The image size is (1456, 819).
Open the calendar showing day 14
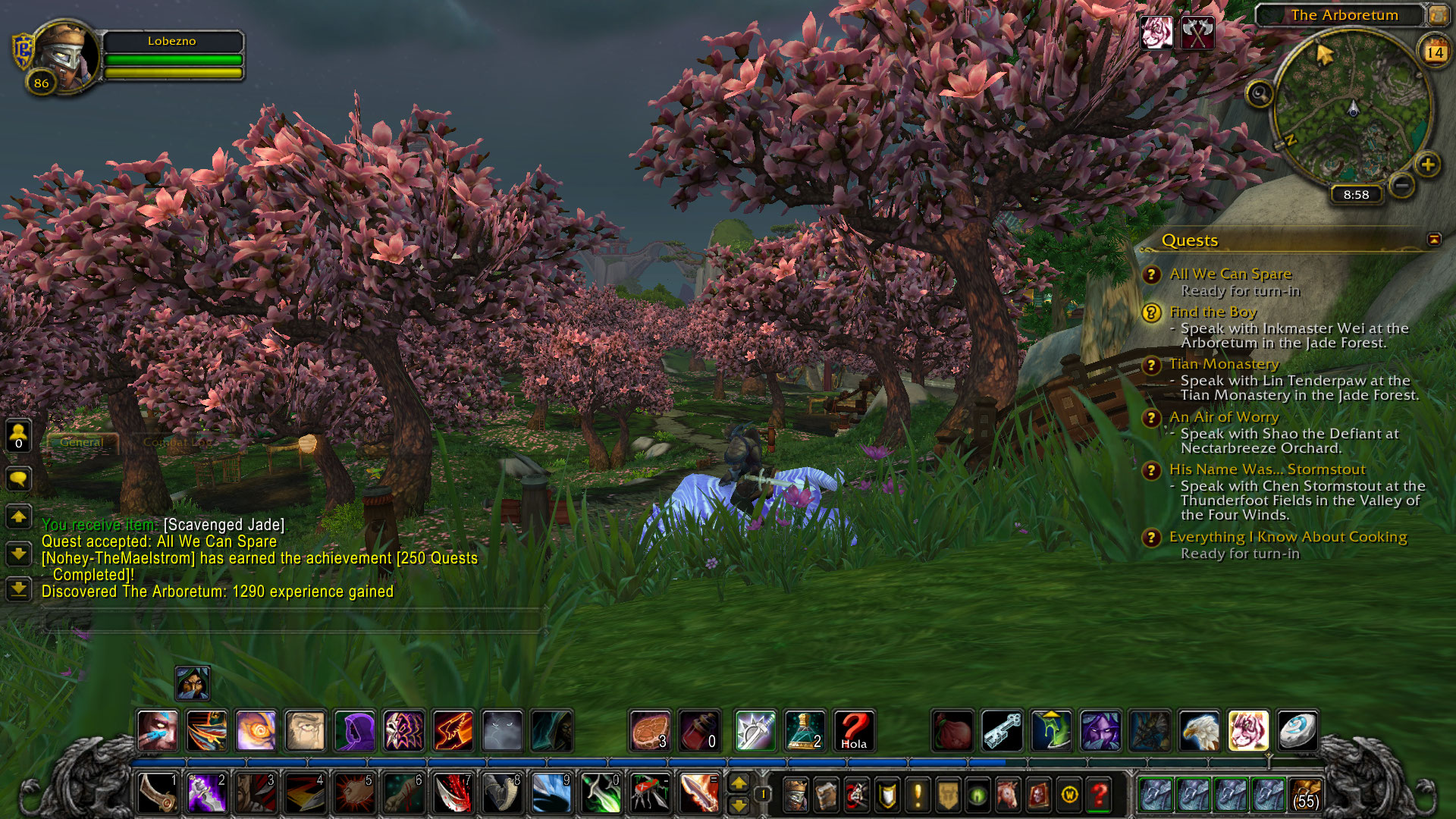(1434, 52)
